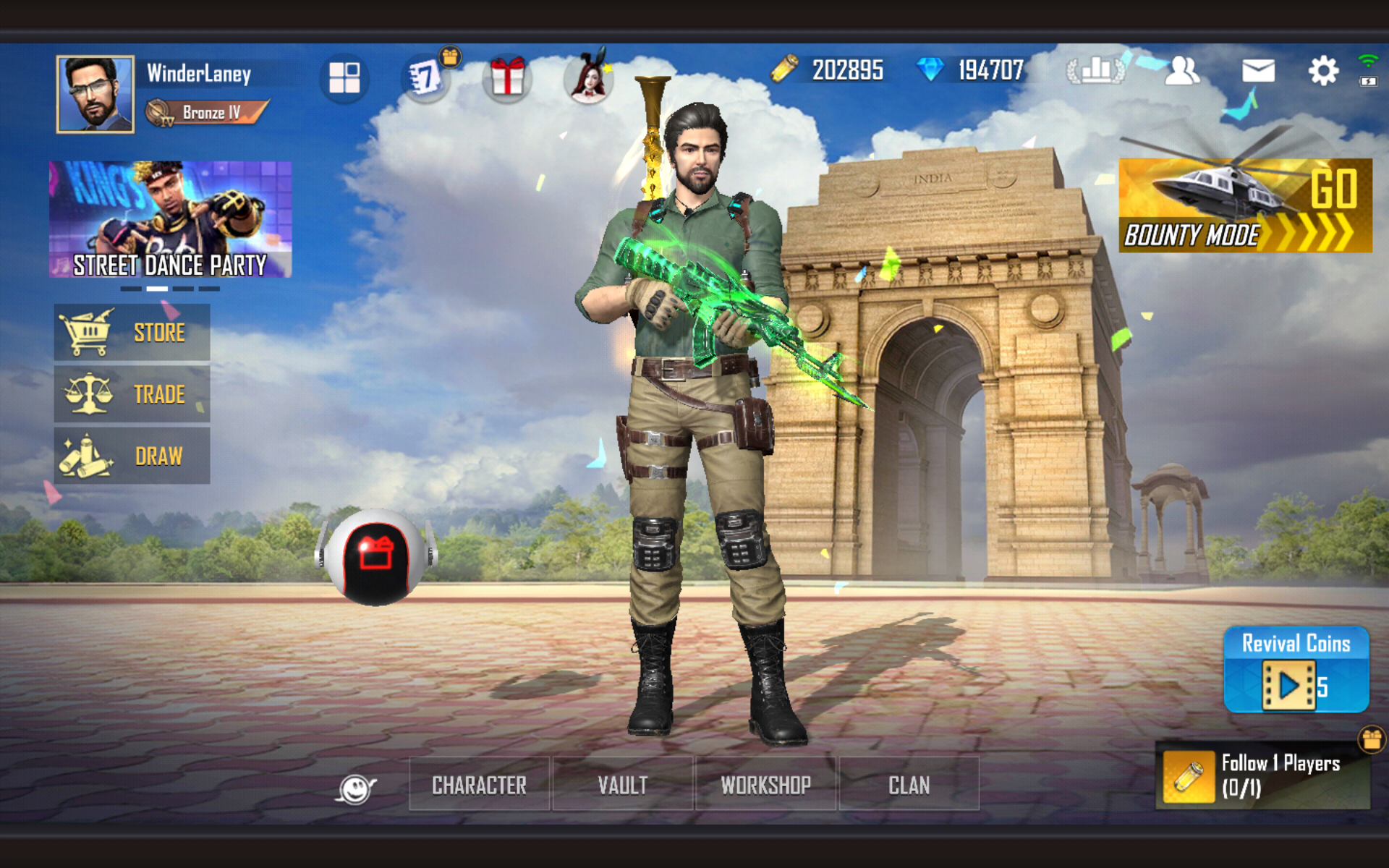Open the bunny girl event offer
The image size is (1389, 868).
[589, 78]
